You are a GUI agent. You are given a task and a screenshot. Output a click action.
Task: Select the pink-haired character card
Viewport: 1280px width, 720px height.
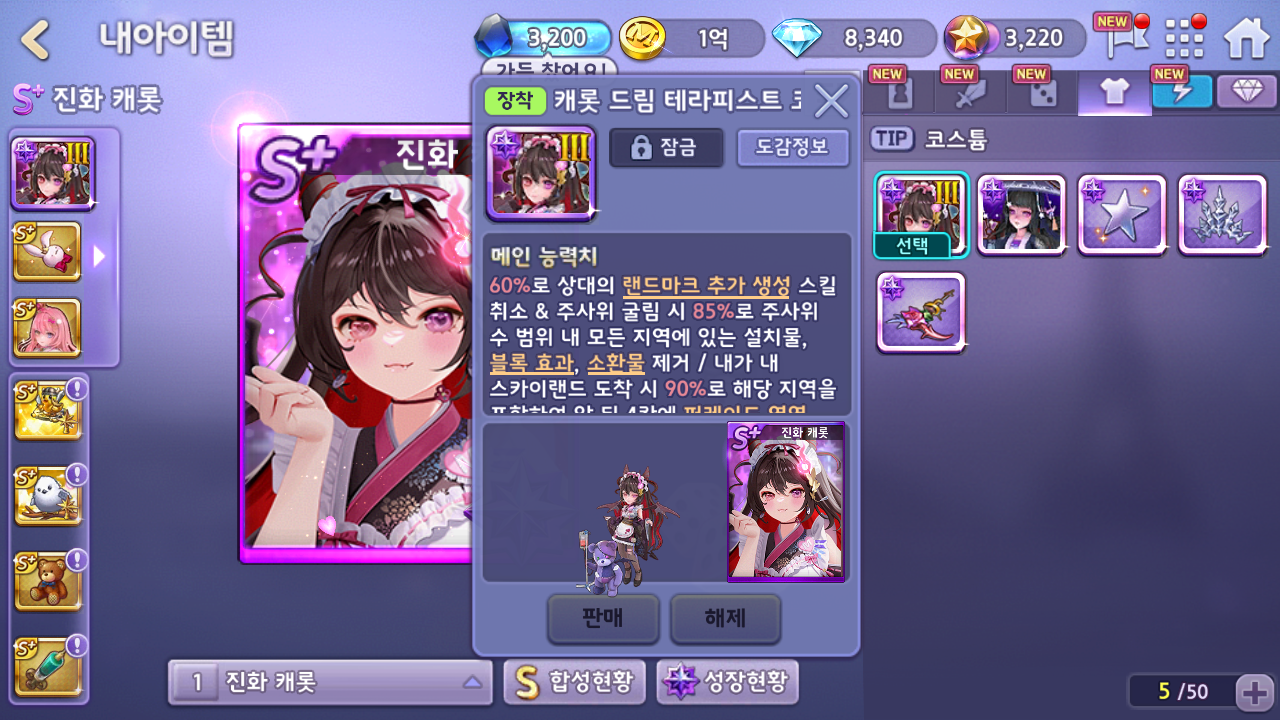[47, 328]
